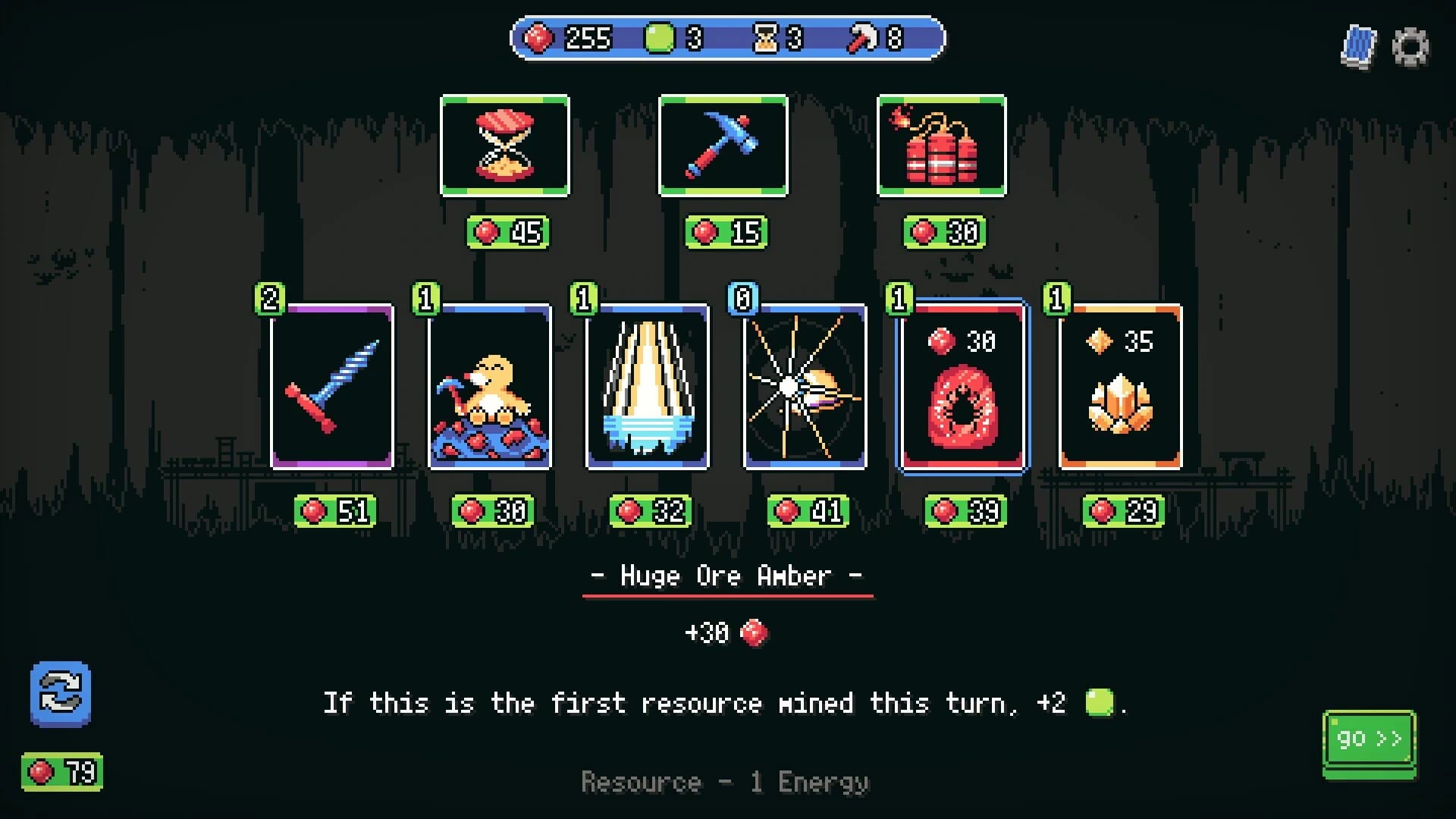Click the Huge Ore Amber title text
1456x819 pixels.
[723, 576]
